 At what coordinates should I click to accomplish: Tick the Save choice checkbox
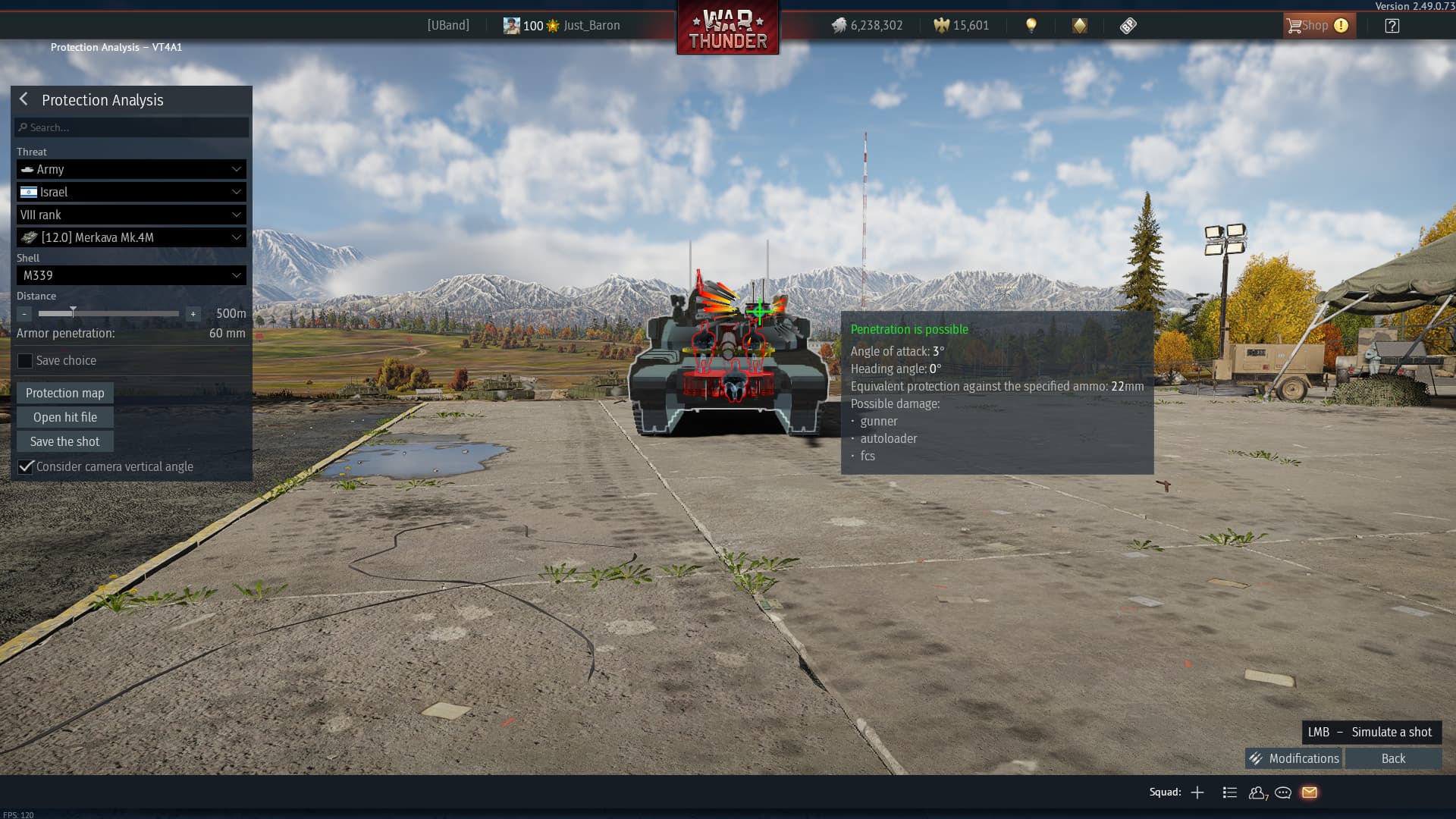pyautogui.click(x=25, y=361)
